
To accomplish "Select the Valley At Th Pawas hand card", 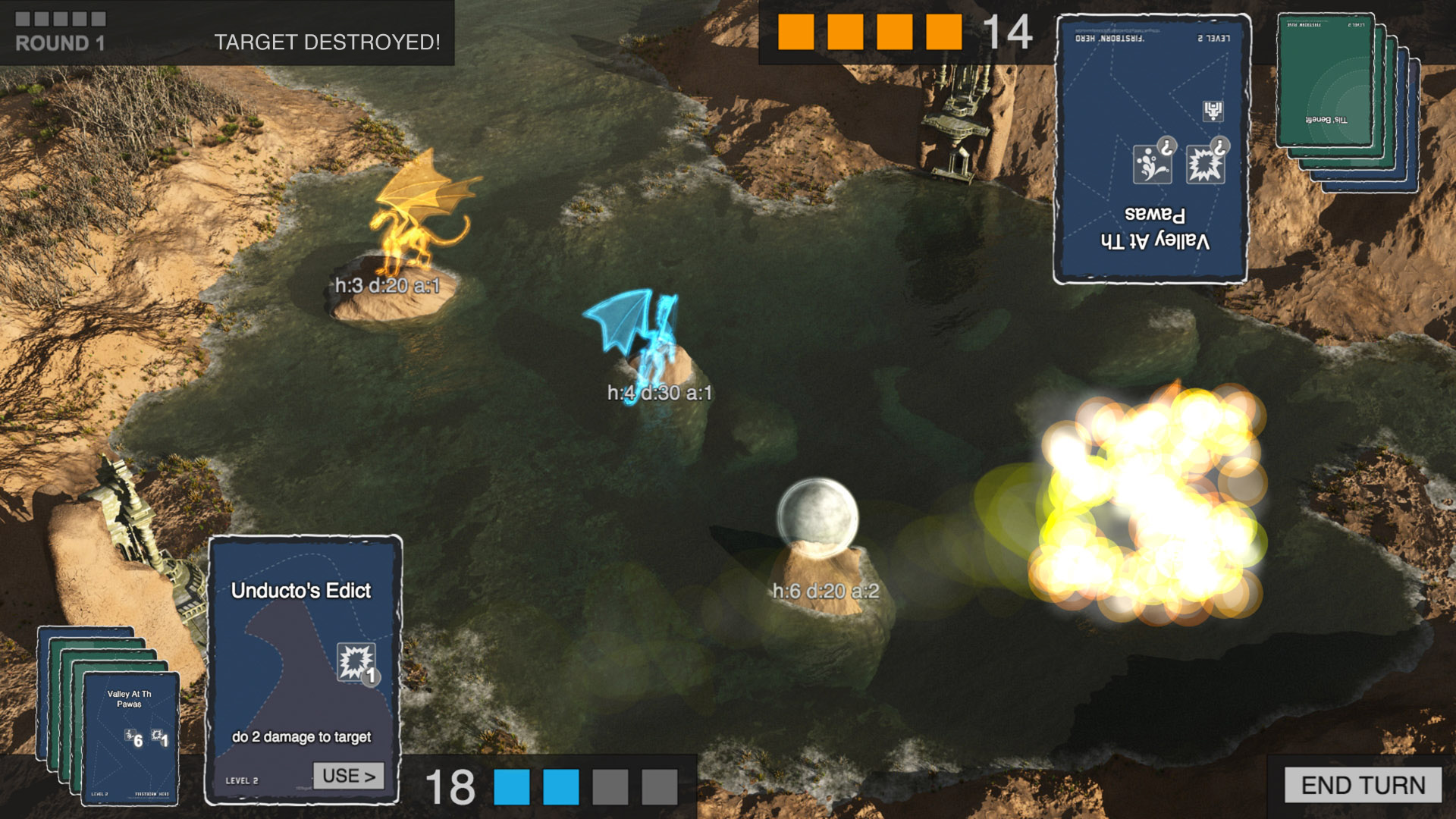I will [130, 736].
